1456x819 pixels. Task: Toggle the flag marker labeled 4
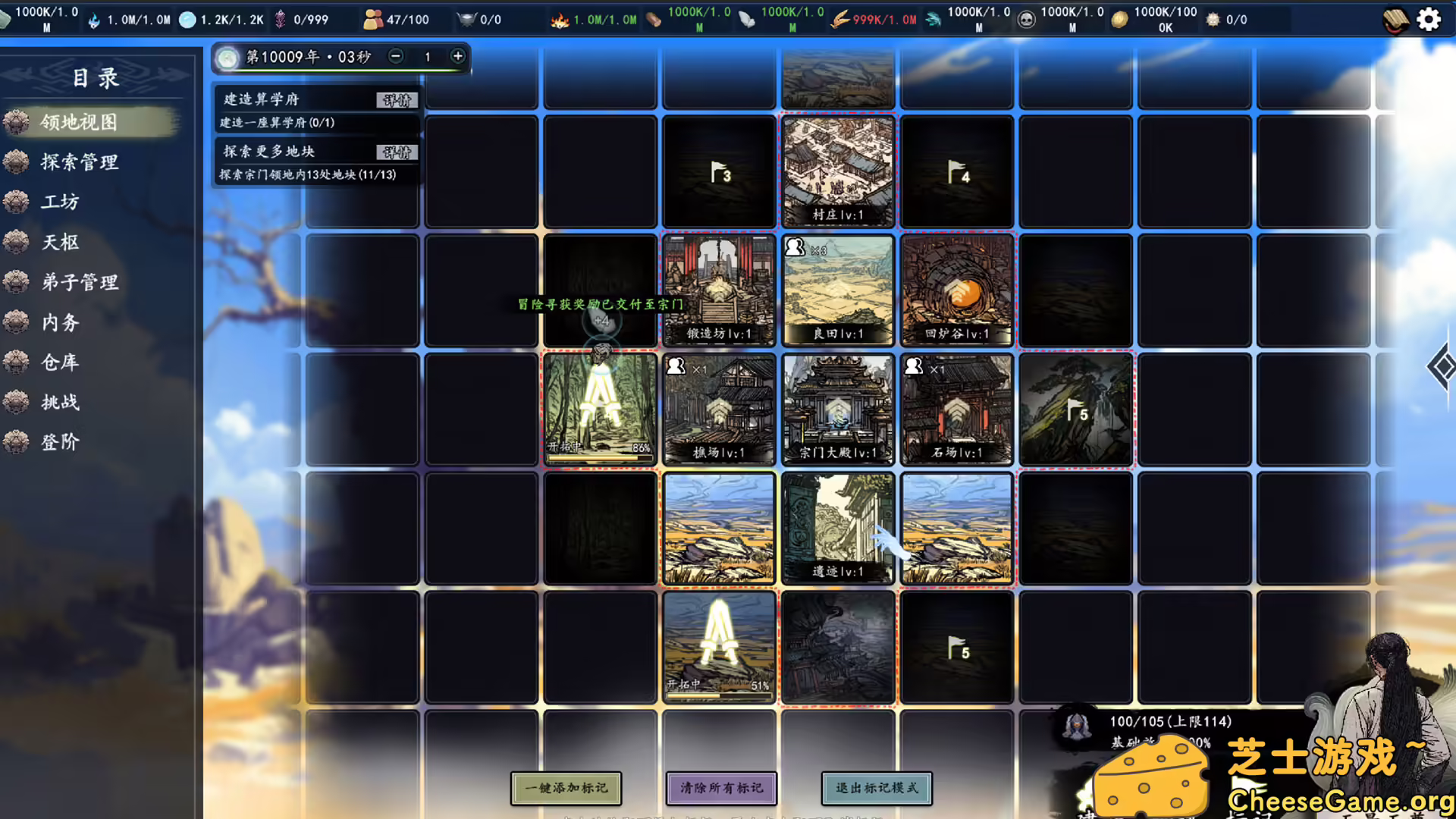click(957, 173)
